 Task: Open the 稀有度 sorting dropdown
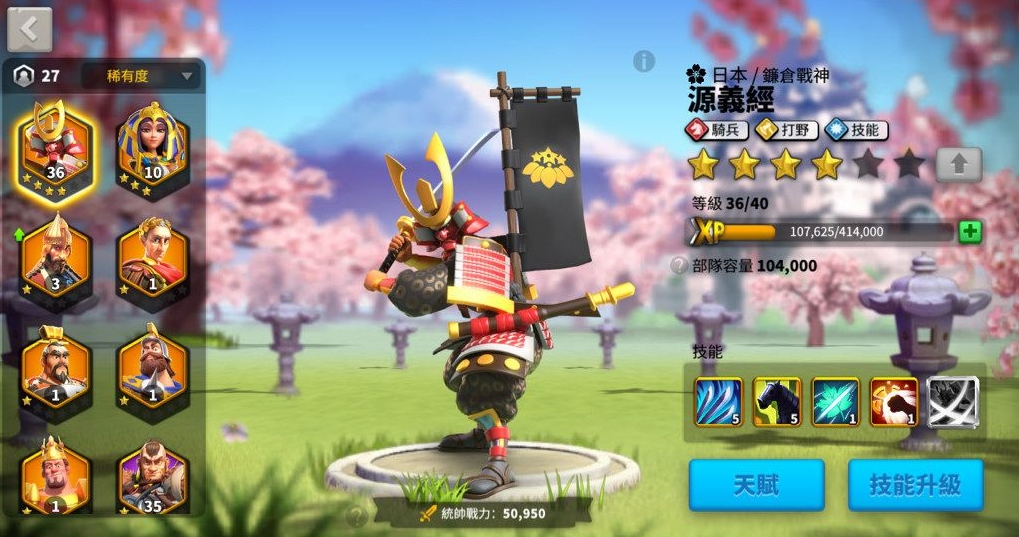tap(140, 76)
